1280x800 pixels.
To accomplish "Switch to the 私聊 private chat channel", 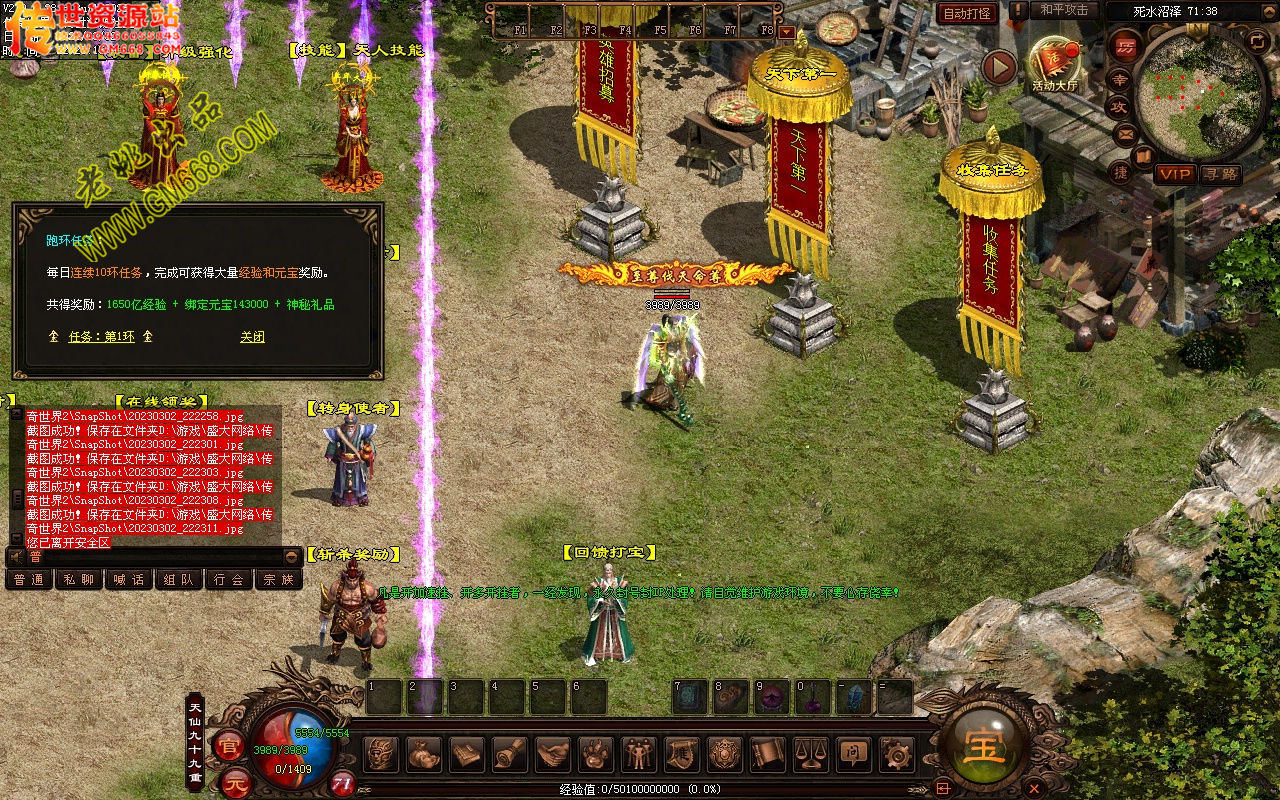I will coord(79,579).
